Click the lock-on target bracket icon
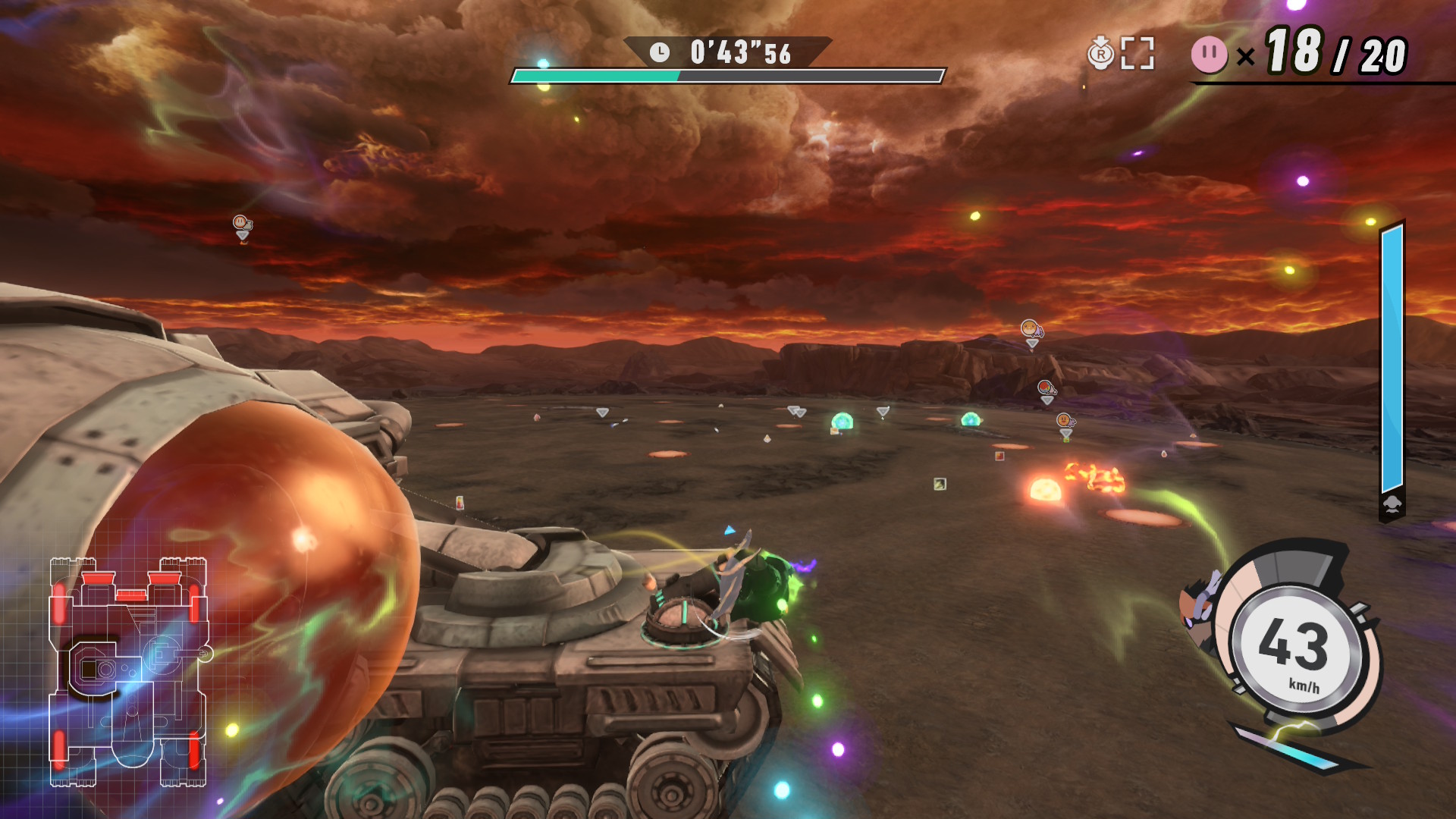Screen dimensions: 1456x819 pos(1137,53)
